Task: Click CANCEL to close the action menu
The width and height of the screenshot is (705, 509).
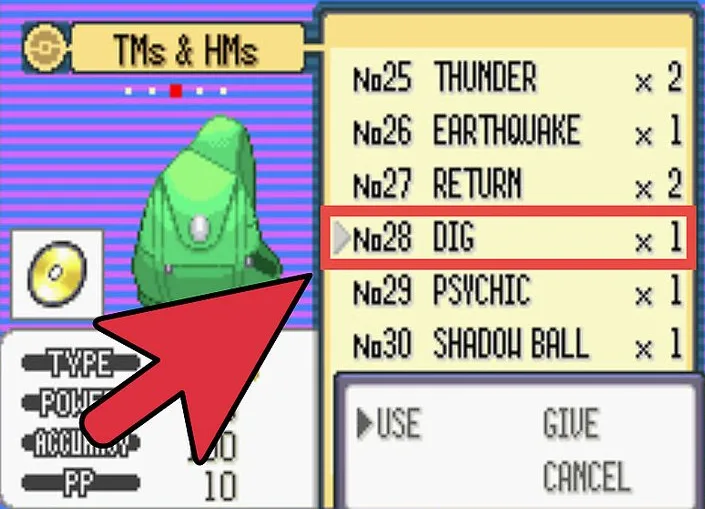Action: (586, 475)
